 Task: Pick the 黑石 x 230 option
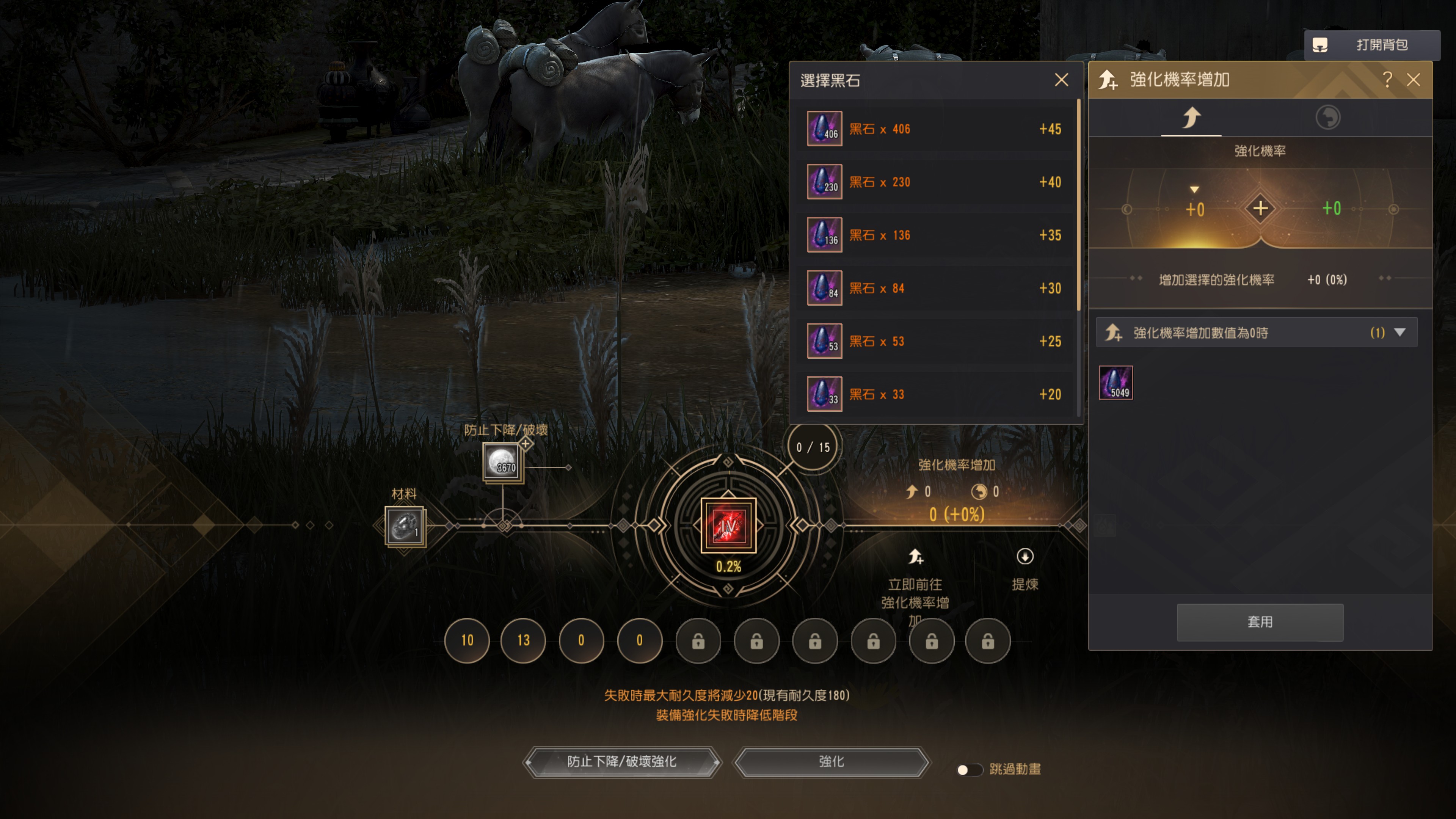(935, 182)
